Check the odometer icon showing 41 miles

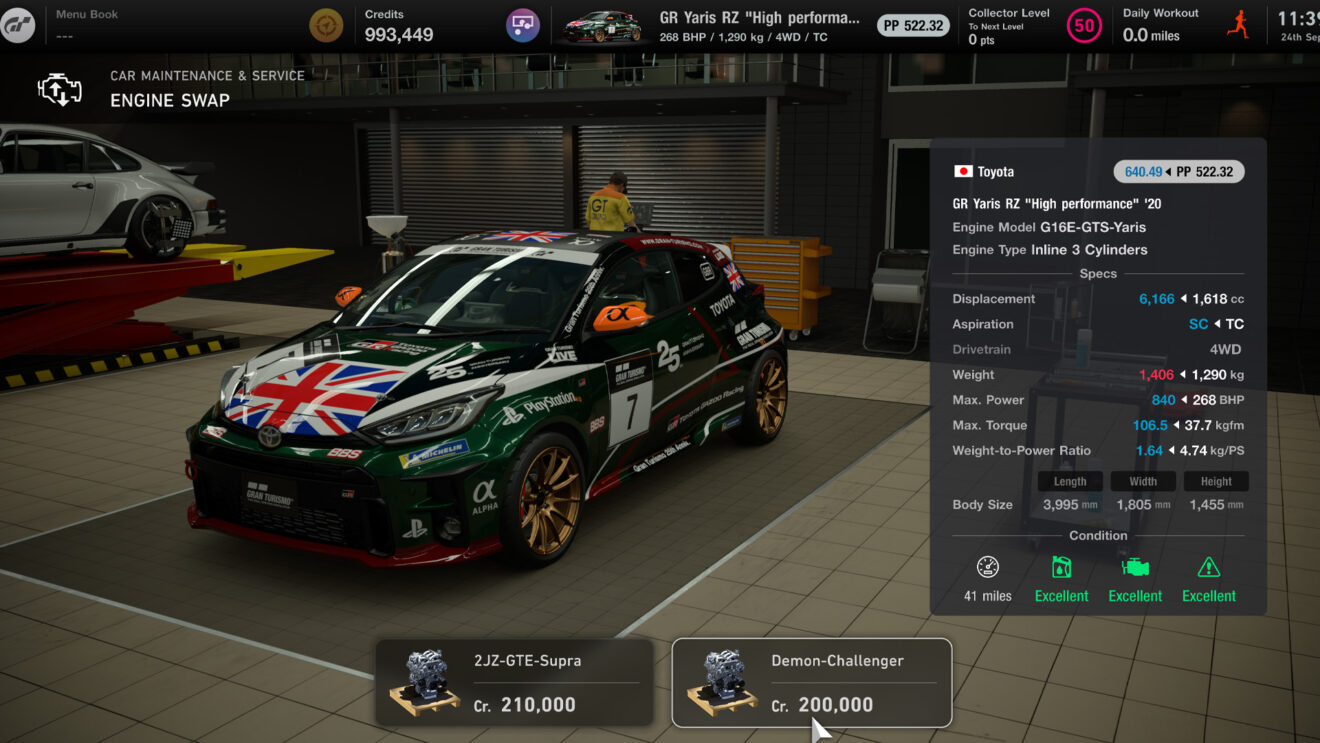point(988,566)
